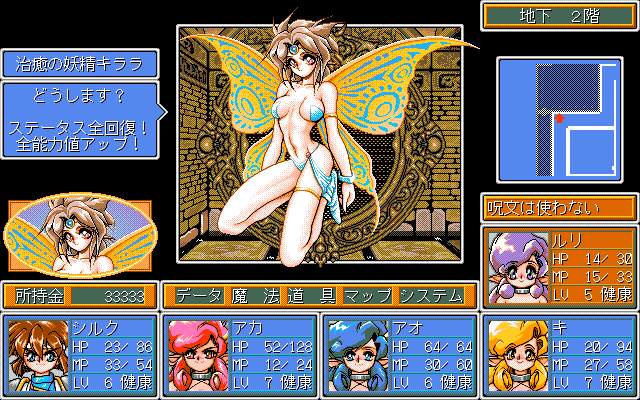Image resolution: width=640 pixels, height=400 pixels.
Task: Choose the 全能力値アップ！ option
Action: click(x=81, y=144)
